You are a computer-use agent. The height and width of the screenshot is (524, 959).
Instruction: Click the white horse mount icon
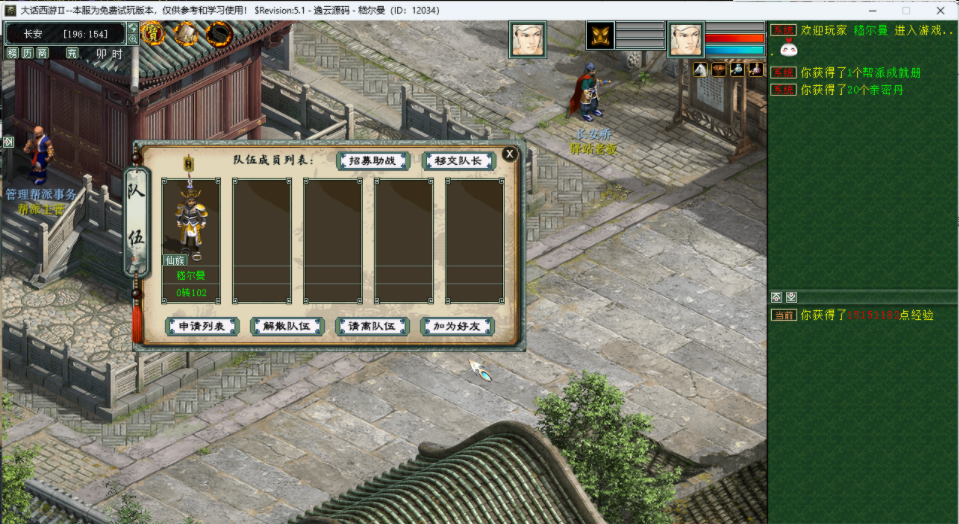[x=701, y=69]
